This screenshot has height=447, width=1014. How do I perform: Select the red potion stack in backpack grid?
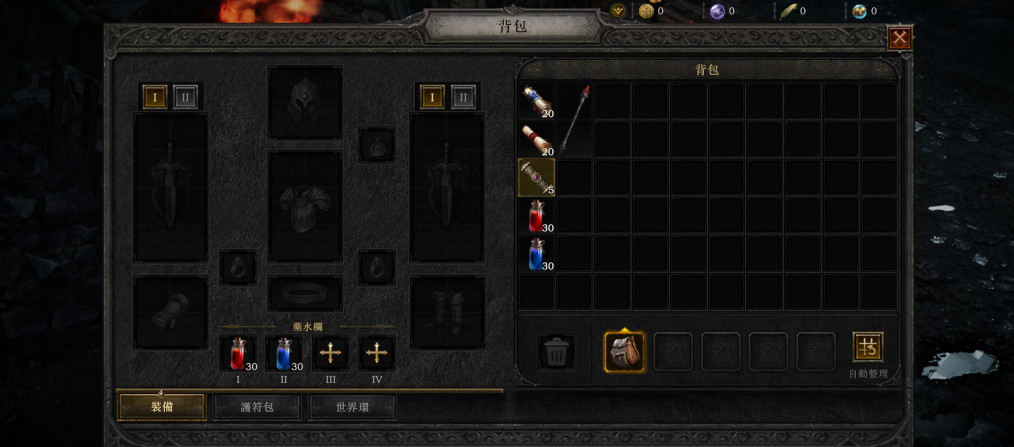[537, 215]
